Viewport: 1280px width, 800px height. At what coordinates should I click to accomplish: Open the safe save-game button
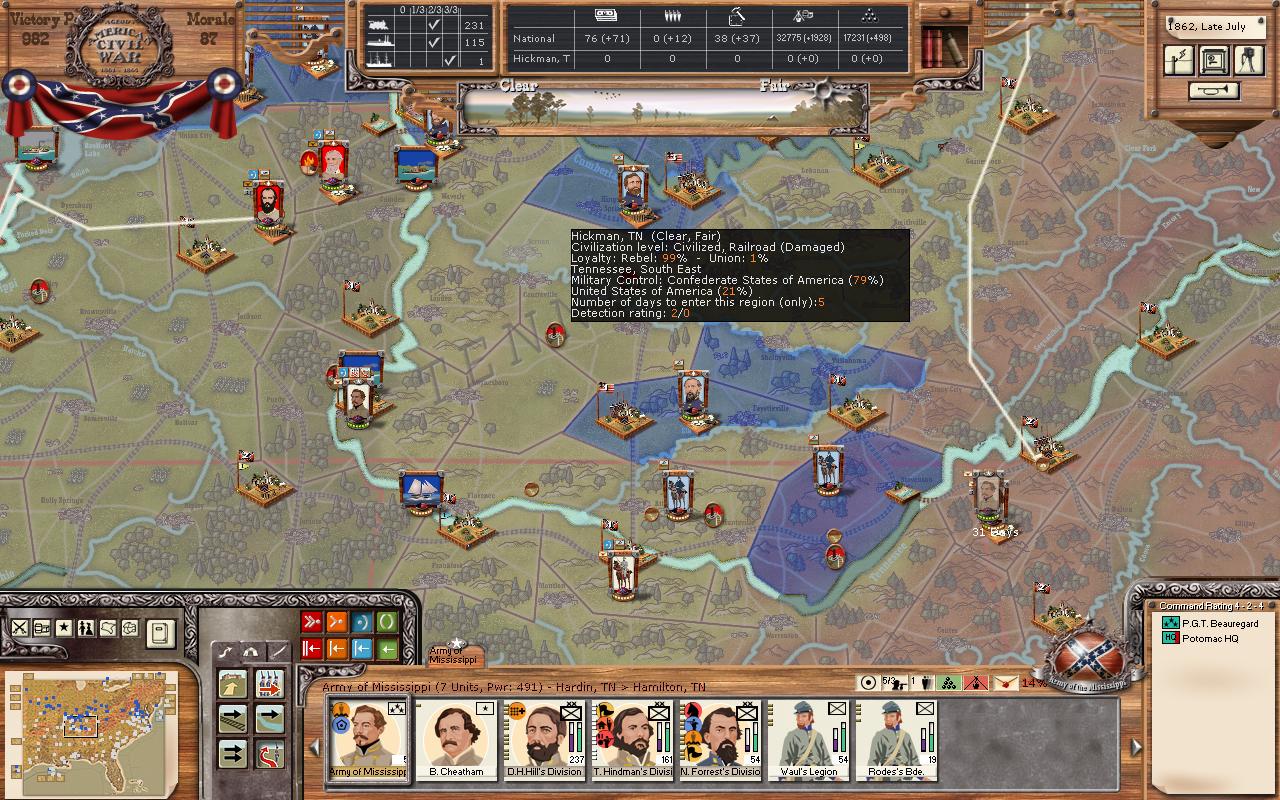[1213, 60]
